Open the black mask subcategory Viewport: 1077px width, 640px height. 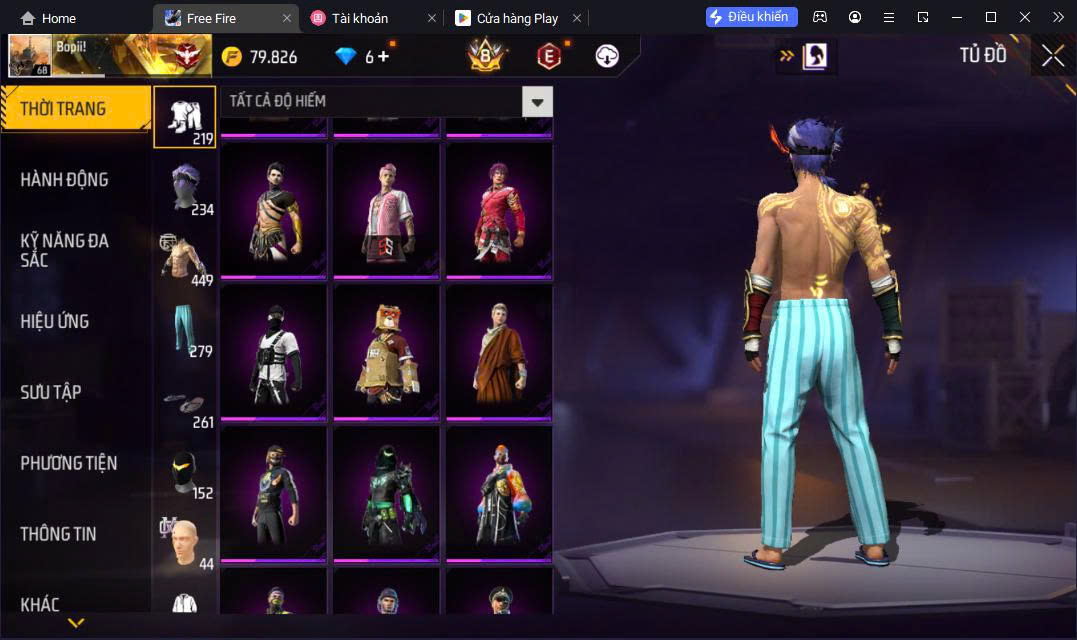[185, 471]
